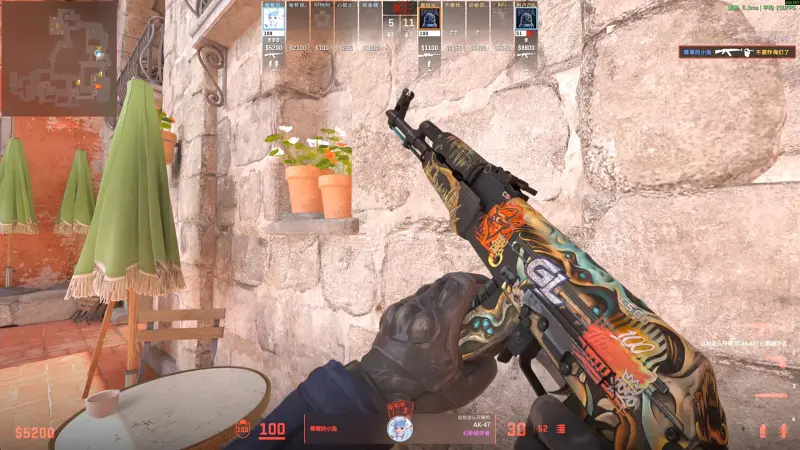
Task: Click the armor shield icon at the bottom
Action: (x=242, y=430)
